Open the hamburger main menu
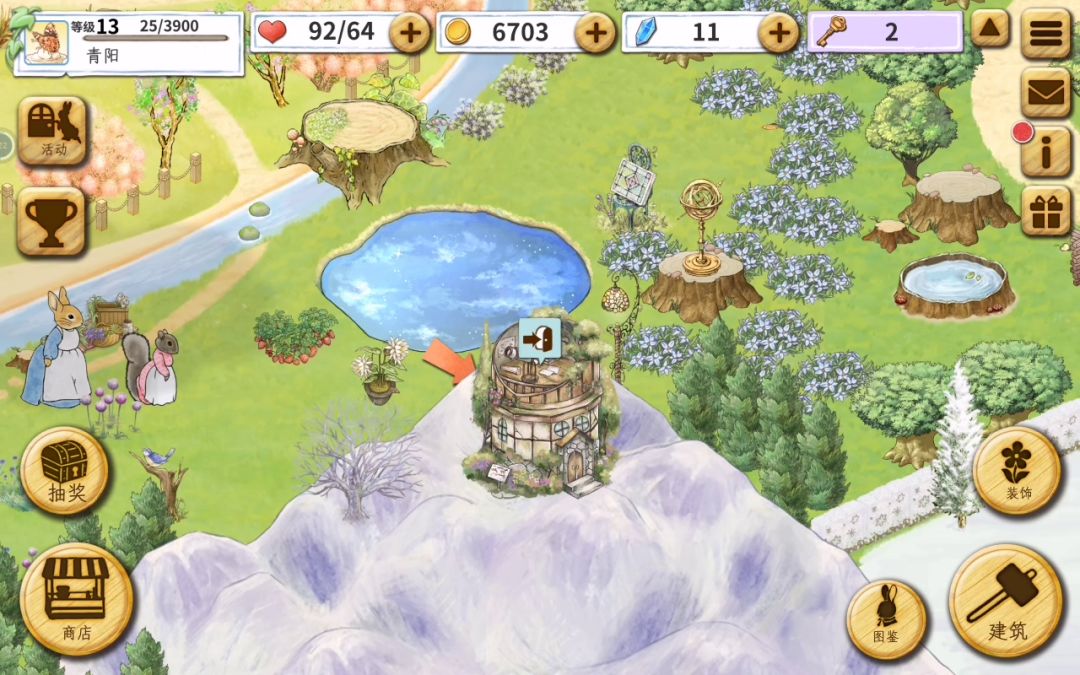 [1046, 34]
